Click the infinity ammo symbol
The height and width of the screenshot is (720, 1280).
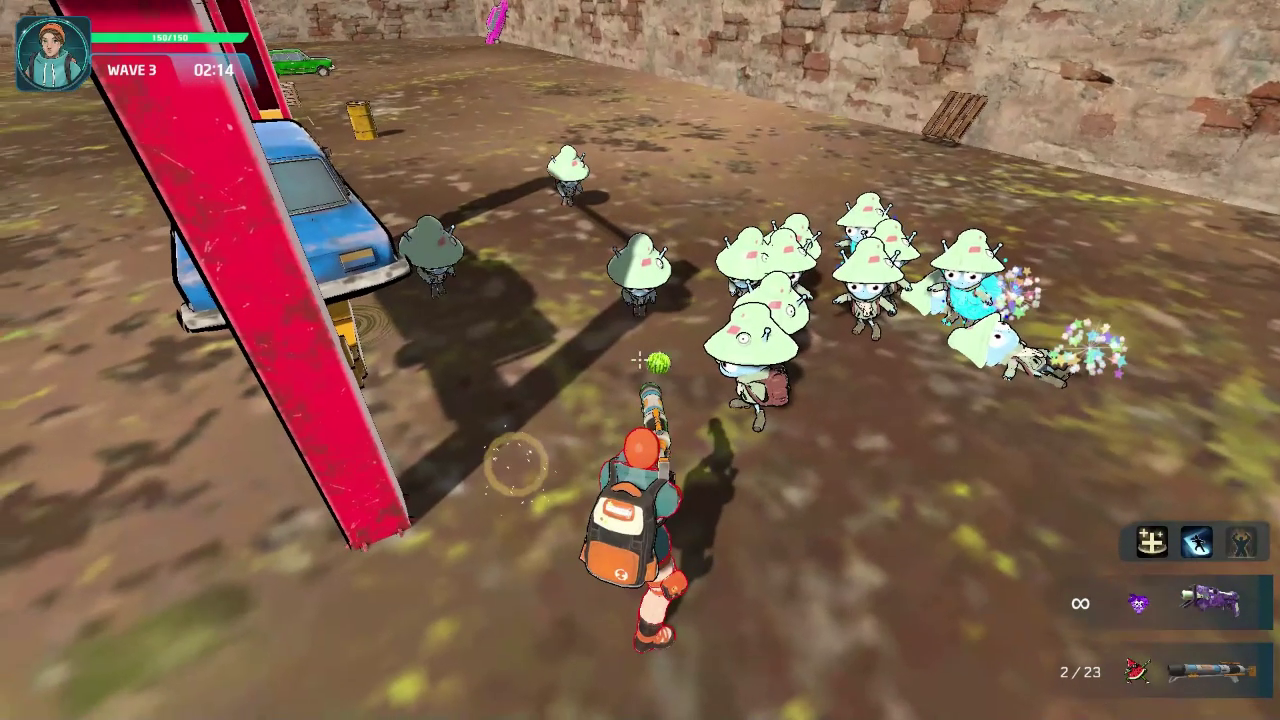click(x=1080, y=603)
